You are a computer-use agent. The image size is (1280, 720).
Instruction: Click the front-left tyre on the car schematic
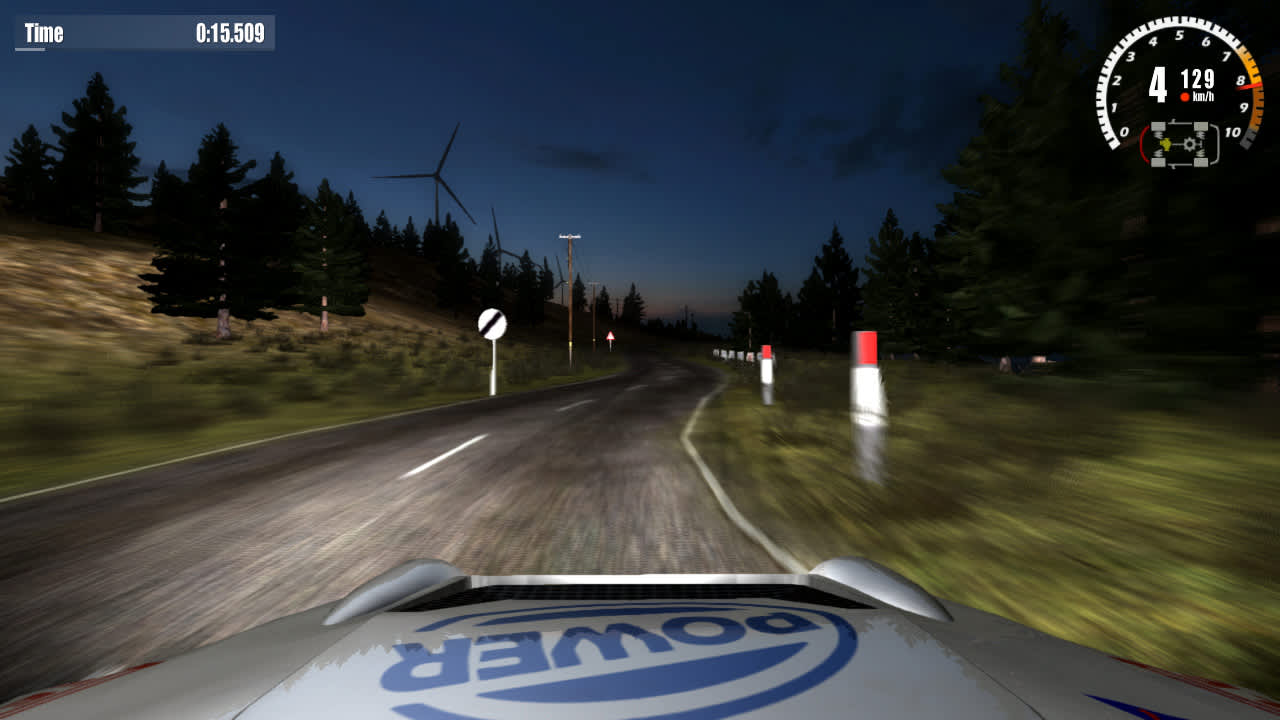coord(1158,125)
